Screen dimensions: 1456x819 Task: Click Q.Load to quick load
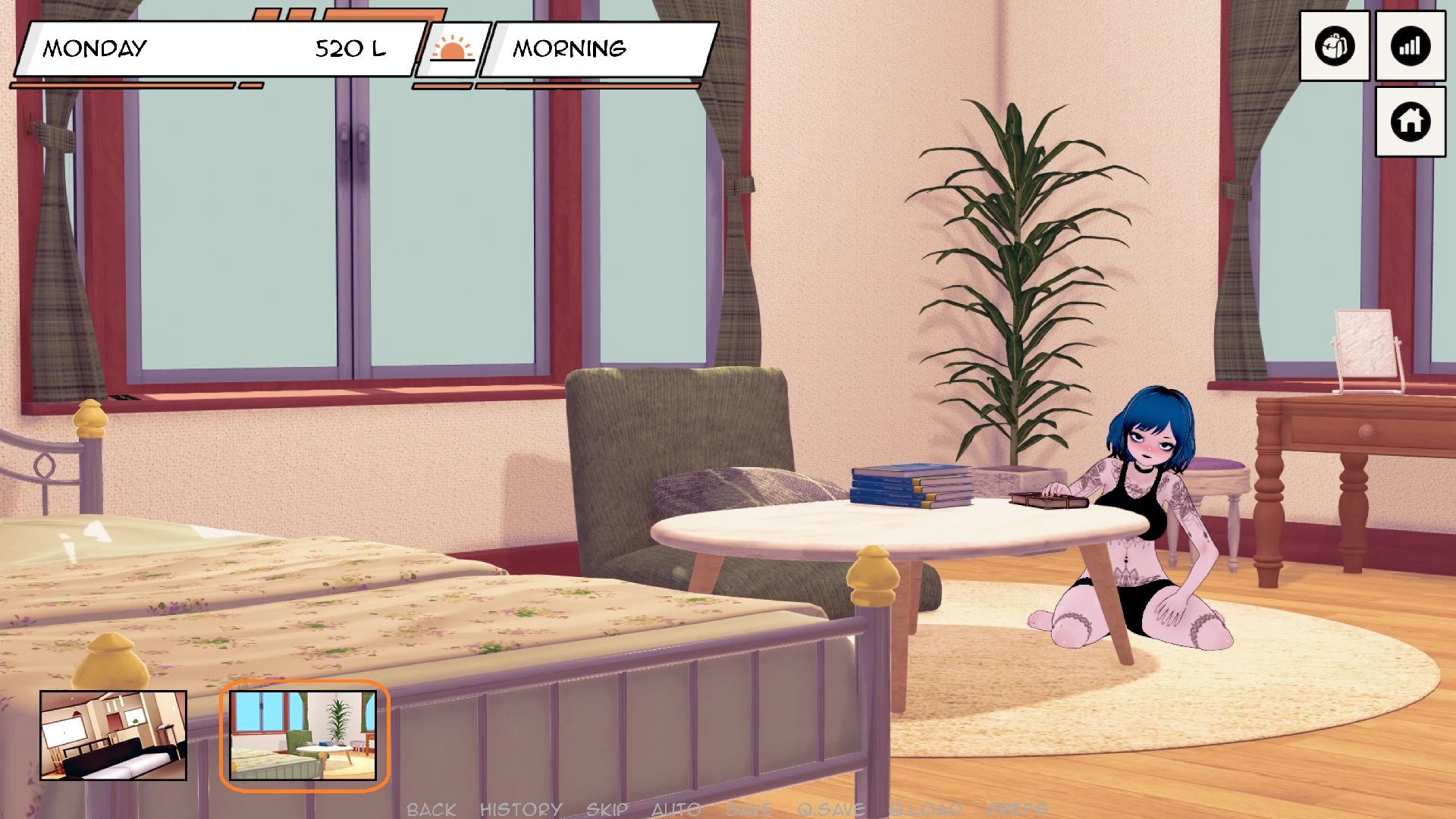click(925, 809)
